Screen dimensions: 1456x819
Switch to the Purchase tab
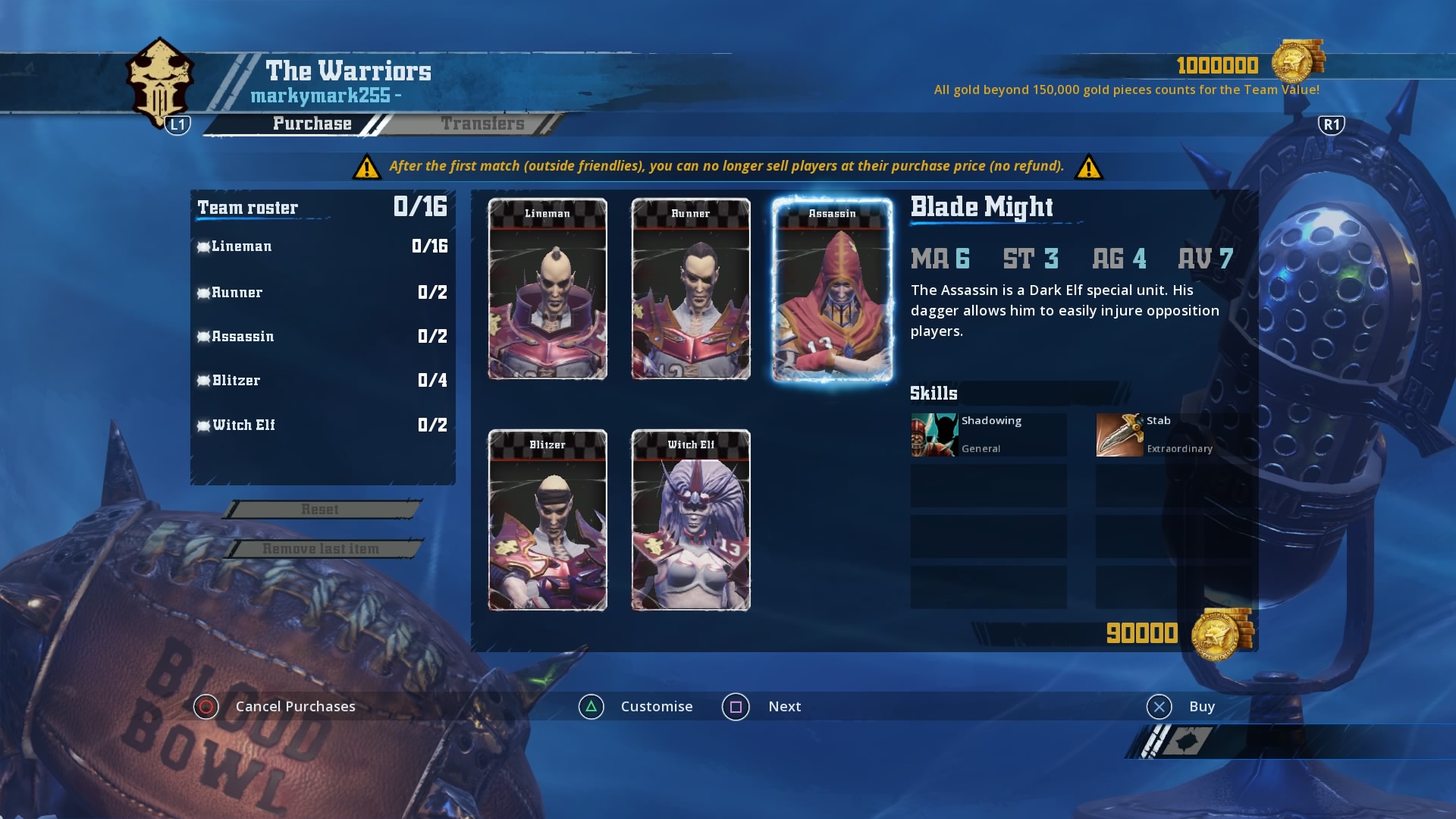click(312, 123)
